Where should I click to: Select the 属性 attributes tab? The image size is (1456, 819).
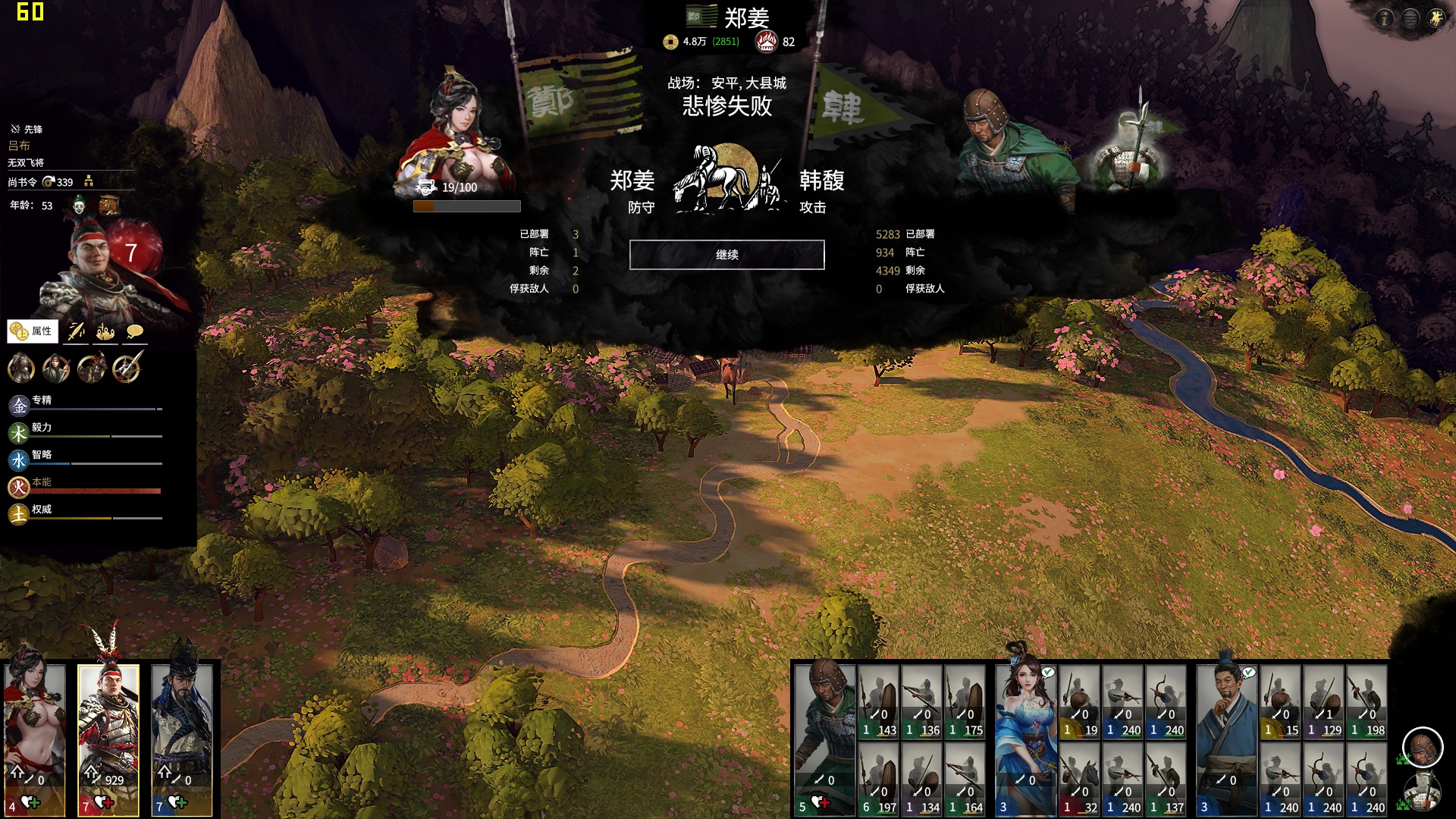point(33,331)
